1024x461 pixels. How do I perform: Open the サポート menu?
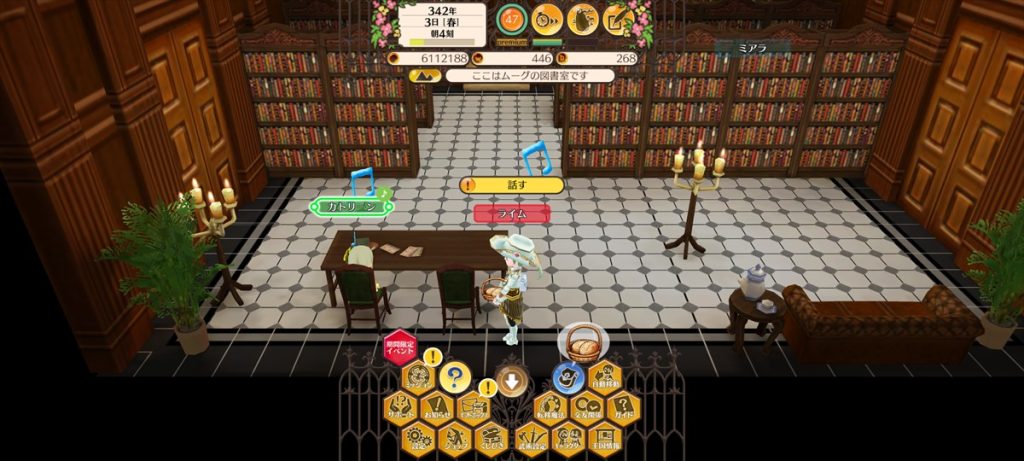(400, 407)
